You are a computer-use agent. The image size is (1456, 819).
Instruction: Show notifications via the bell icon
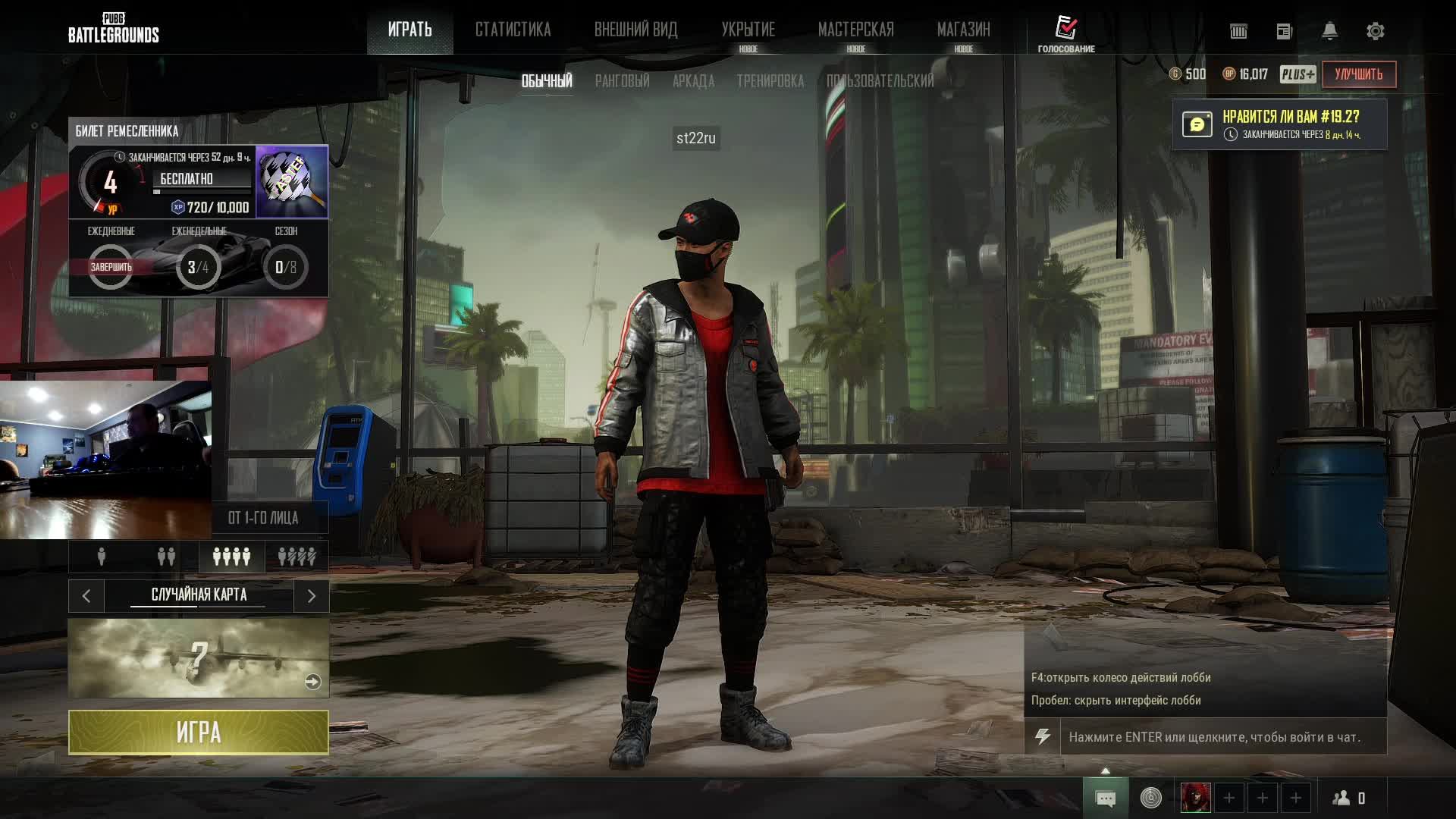(x=1329, y=31)
